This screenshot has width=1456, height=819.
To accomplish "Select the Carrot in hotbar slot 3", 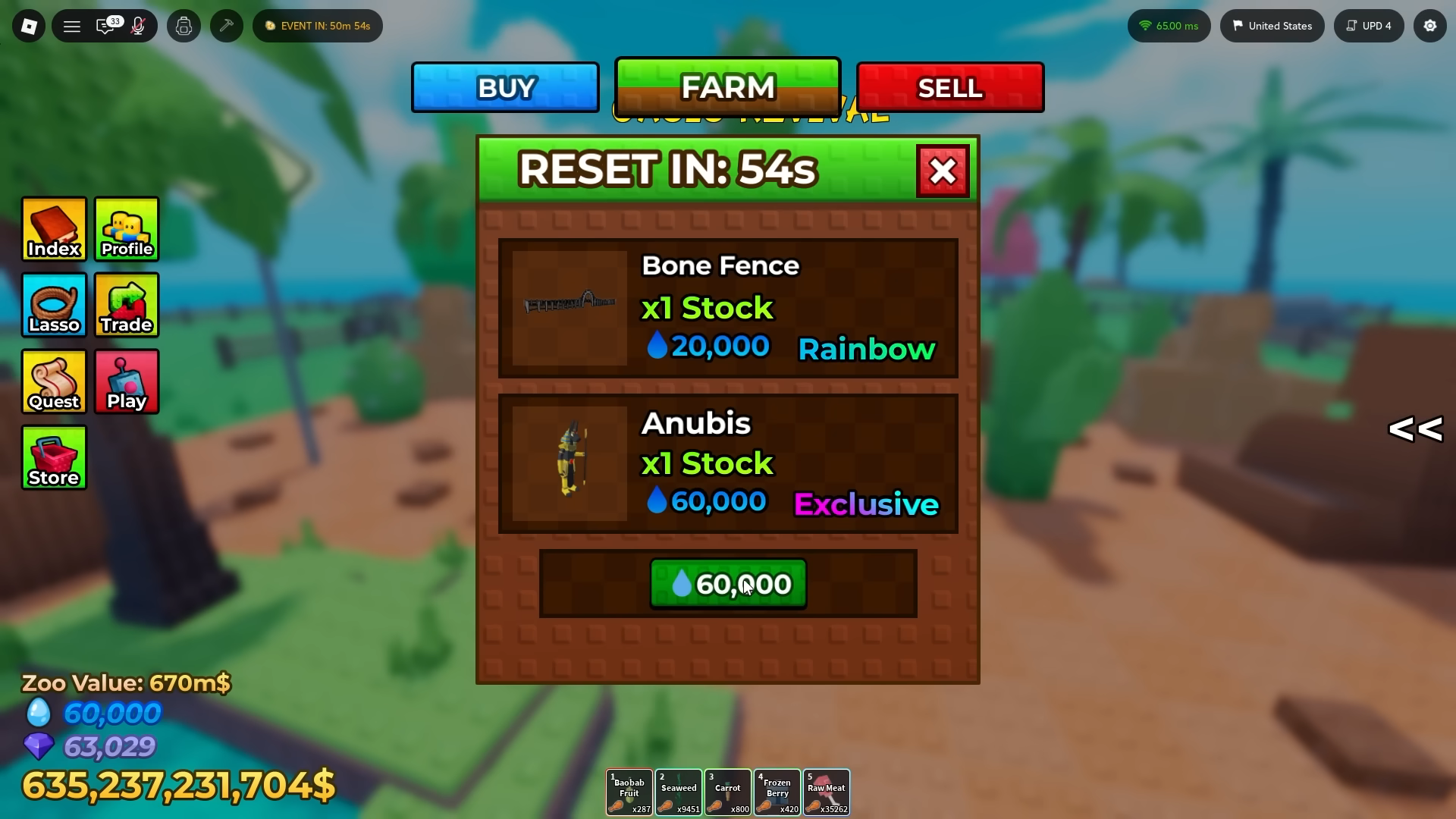I will point(727,791).
